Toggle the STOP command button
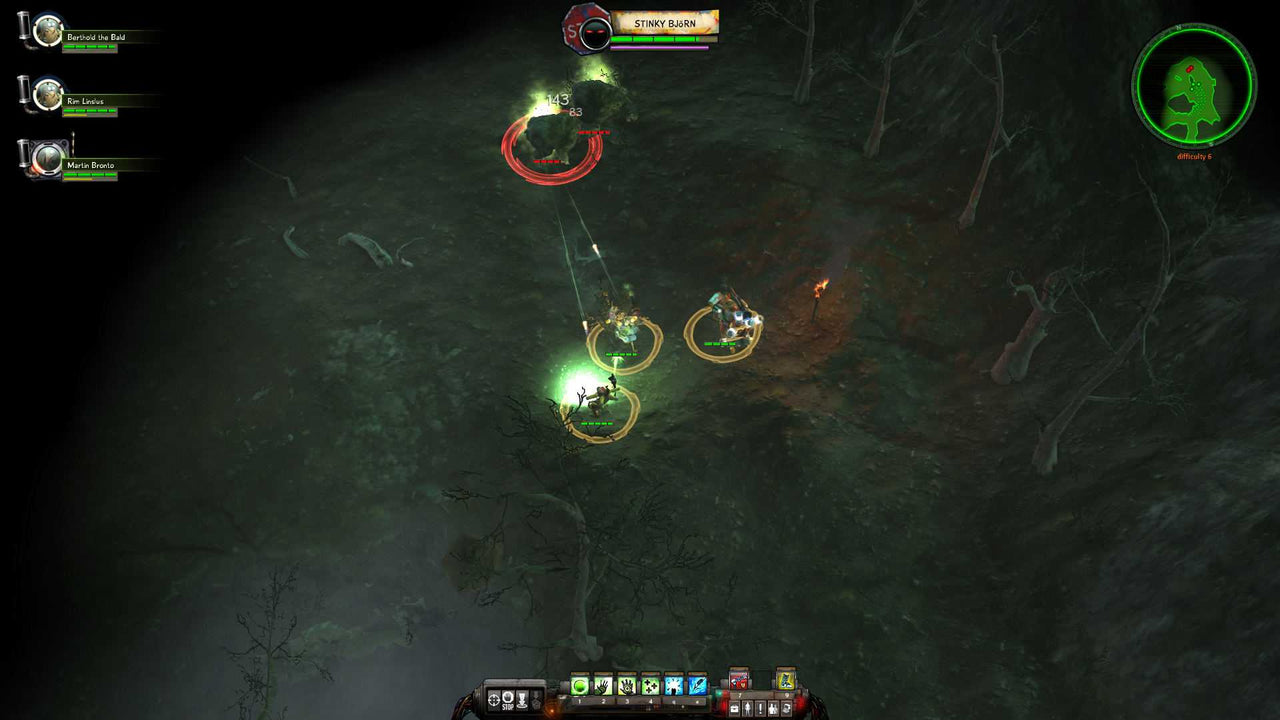The image size is (1280, 720). [x=506, y=699]
